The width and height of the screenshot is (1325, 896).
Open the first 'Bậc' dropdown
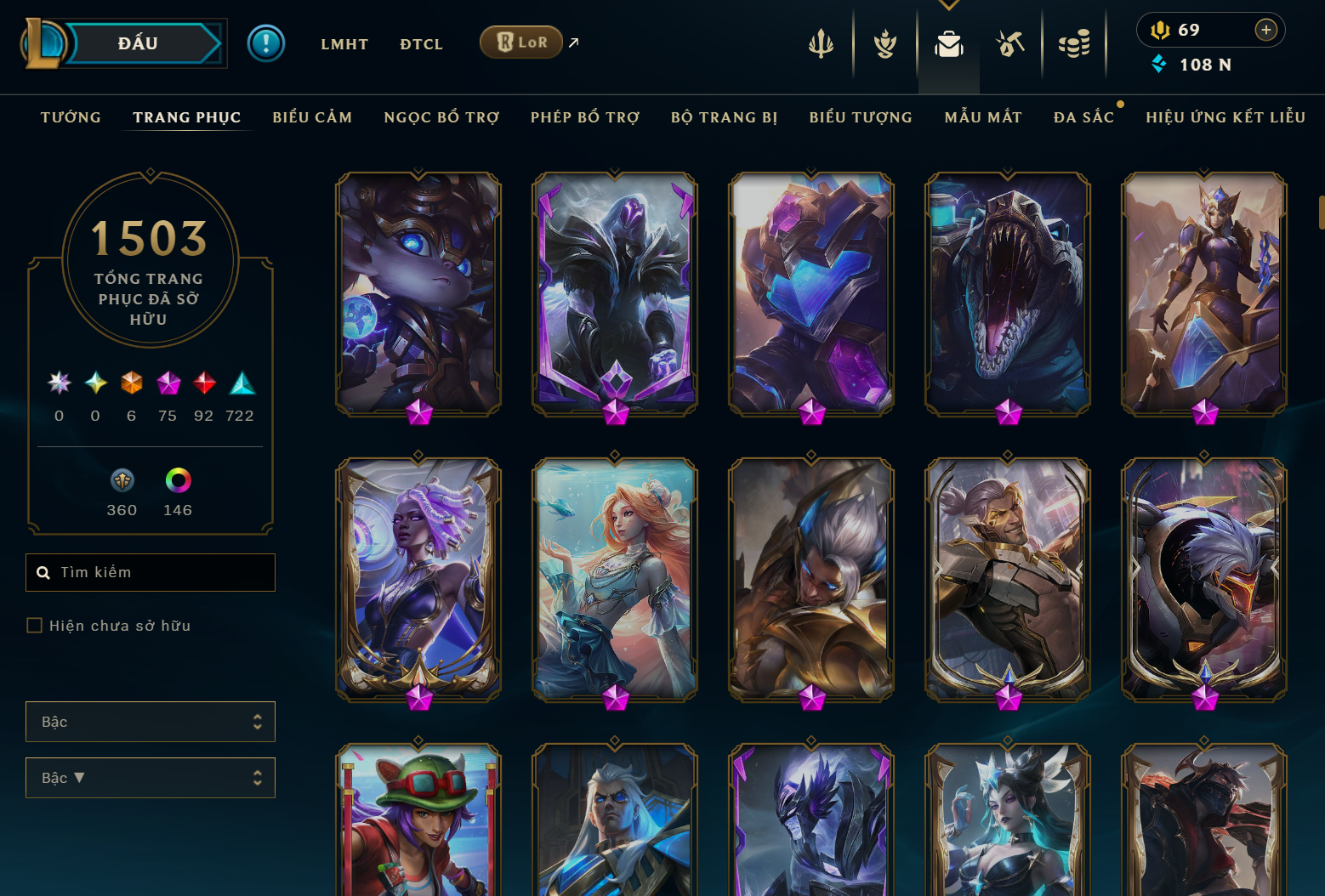click(x=151, y=722)
